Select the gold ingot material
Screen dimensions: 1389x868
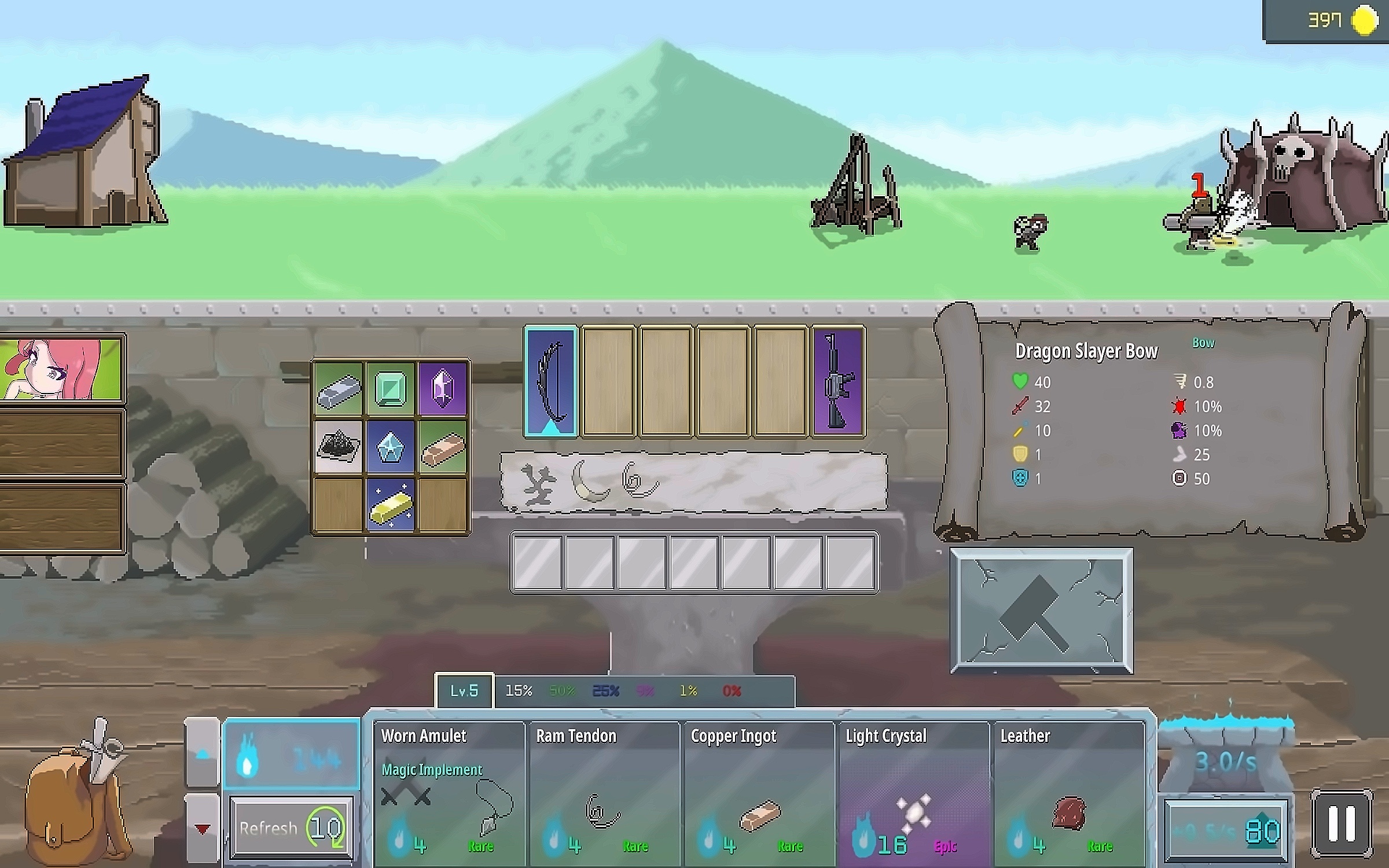391,505
